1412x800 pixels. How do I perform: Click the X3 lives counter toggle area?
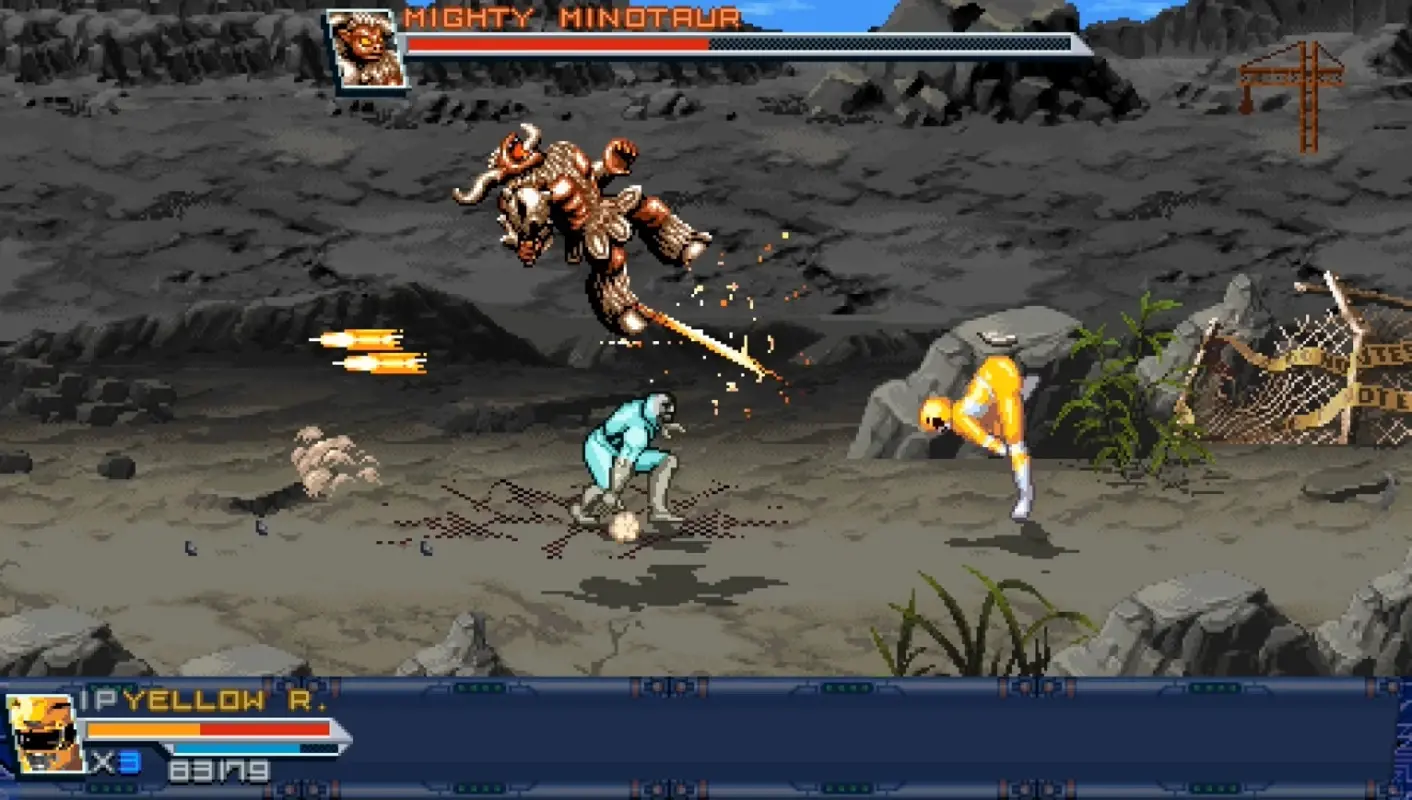click(x=118, y=762)
